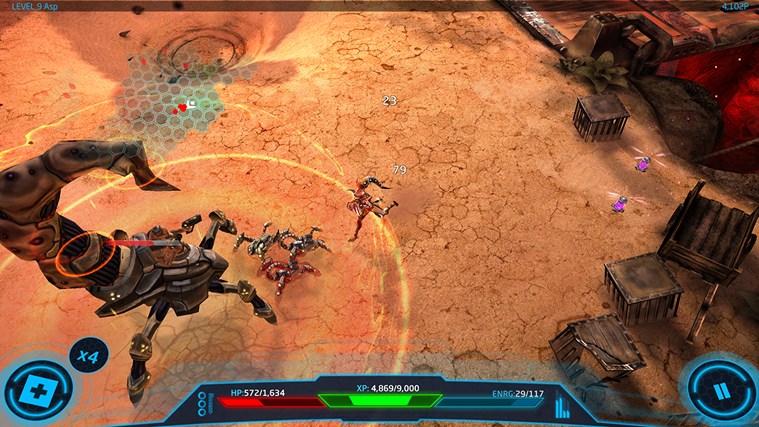Use the medkit heal button

tap(37, 390)
